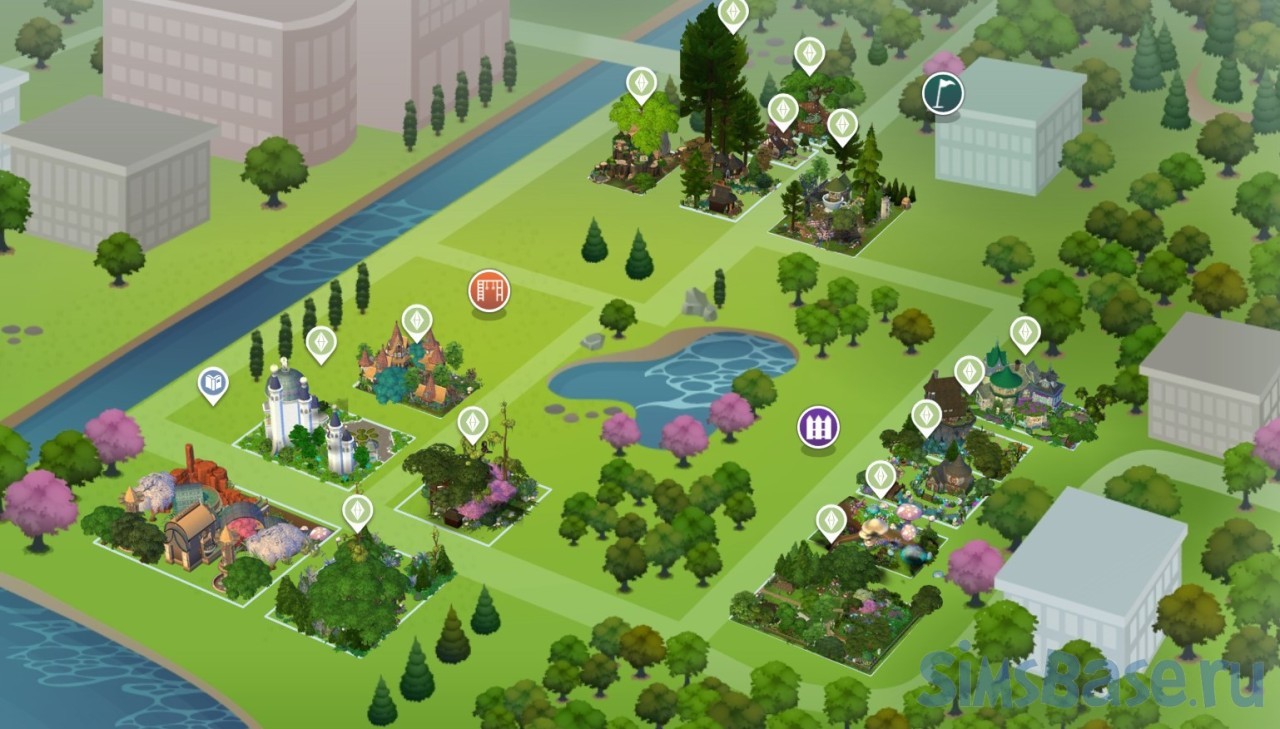Choose the blue library book marker
The width and height of the screenshot is (1280, 729).
coord(212,384)
